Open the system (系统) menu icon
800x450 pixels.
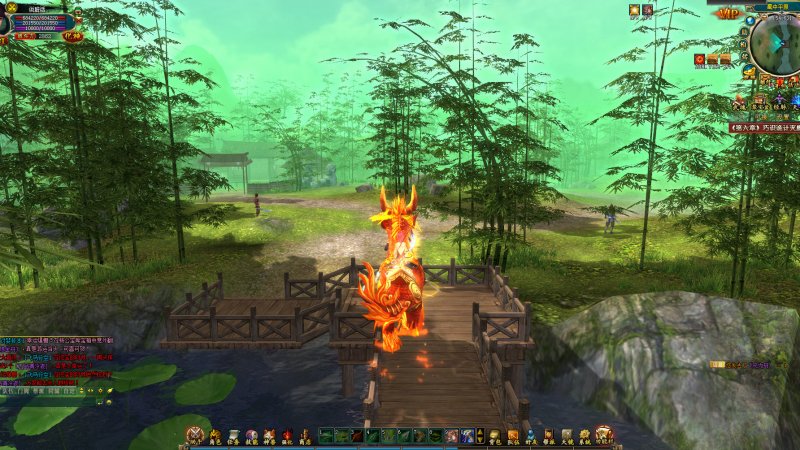point(584,436)
